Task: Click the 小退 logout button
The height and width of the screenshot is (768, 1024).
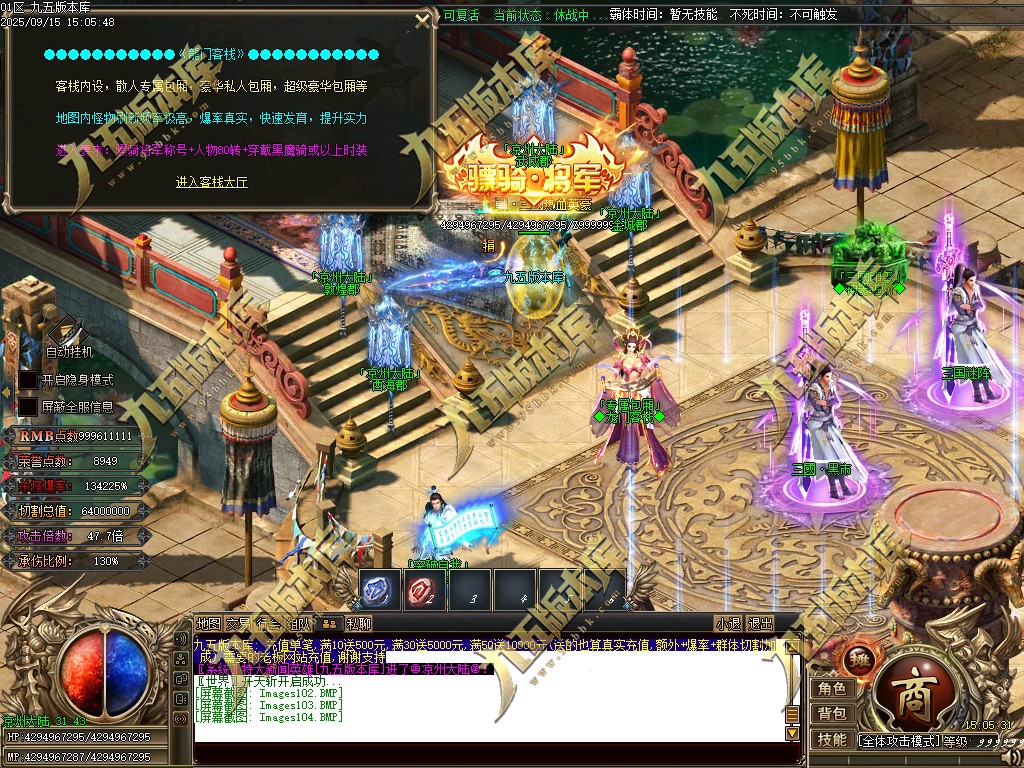Action: pos(728,624)
